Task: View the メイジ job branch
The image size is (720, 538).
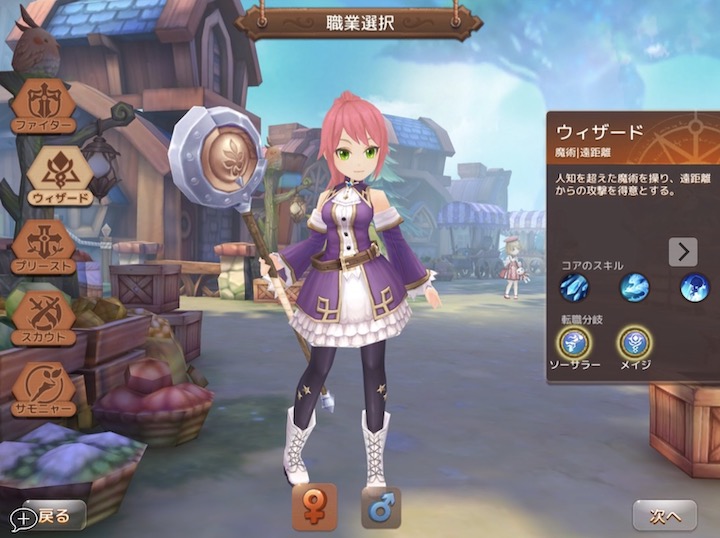Action: point(634,343)
